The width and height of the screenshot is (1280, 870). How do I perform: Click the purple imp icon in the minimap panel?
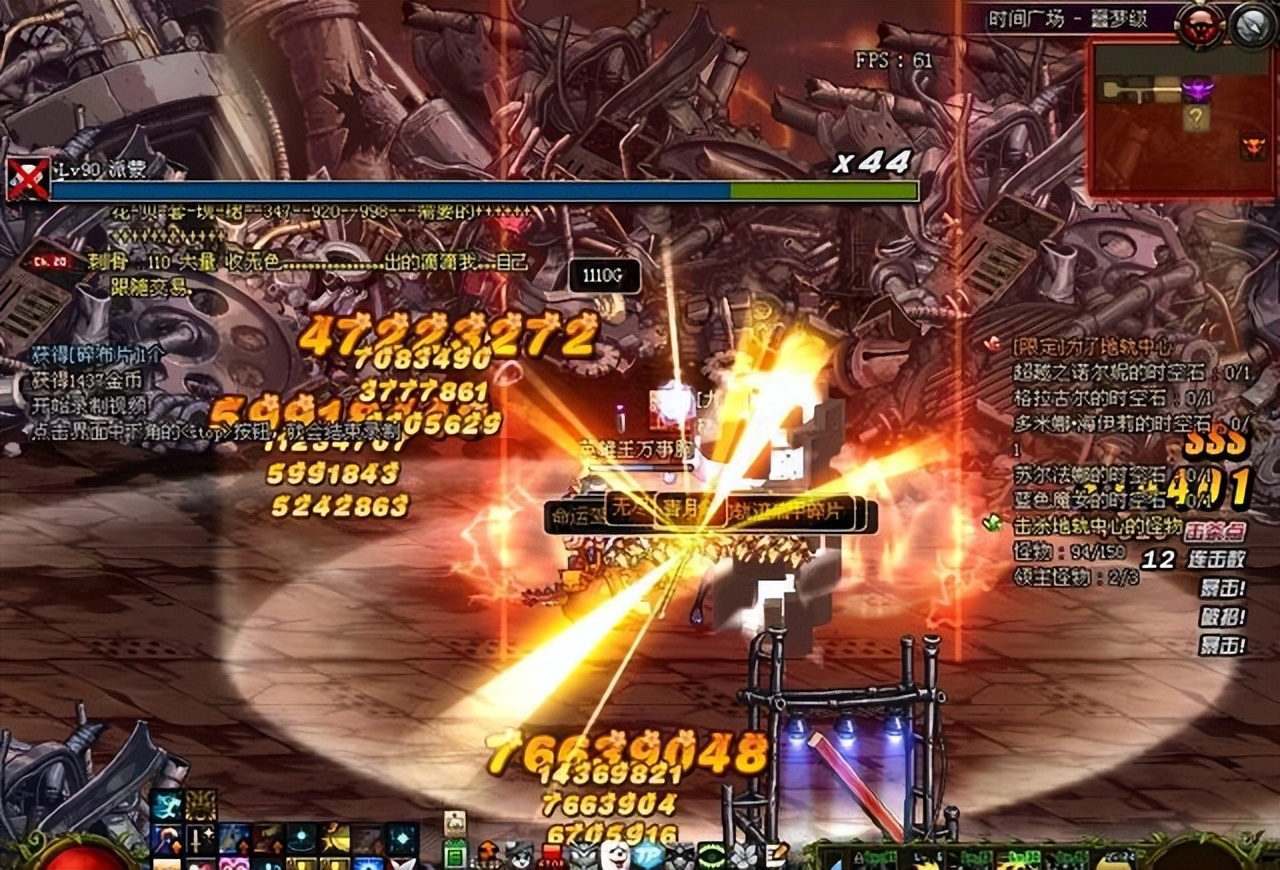pyautogui.click(x=1198, y=88)
